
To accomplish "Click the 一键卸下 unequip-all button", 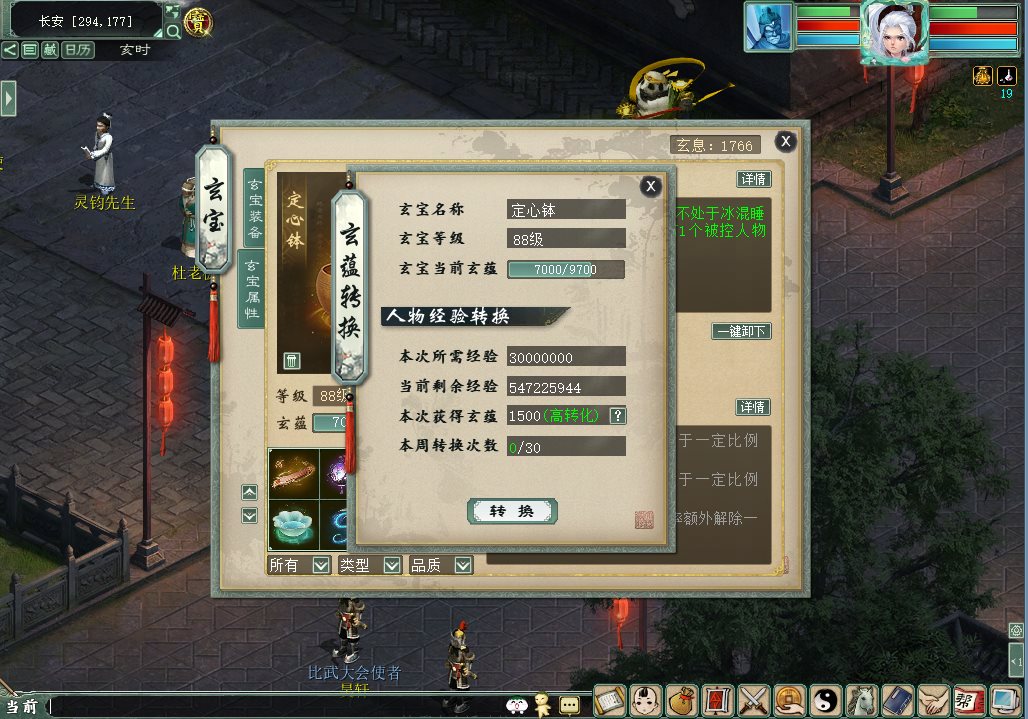I will point(741,331).
